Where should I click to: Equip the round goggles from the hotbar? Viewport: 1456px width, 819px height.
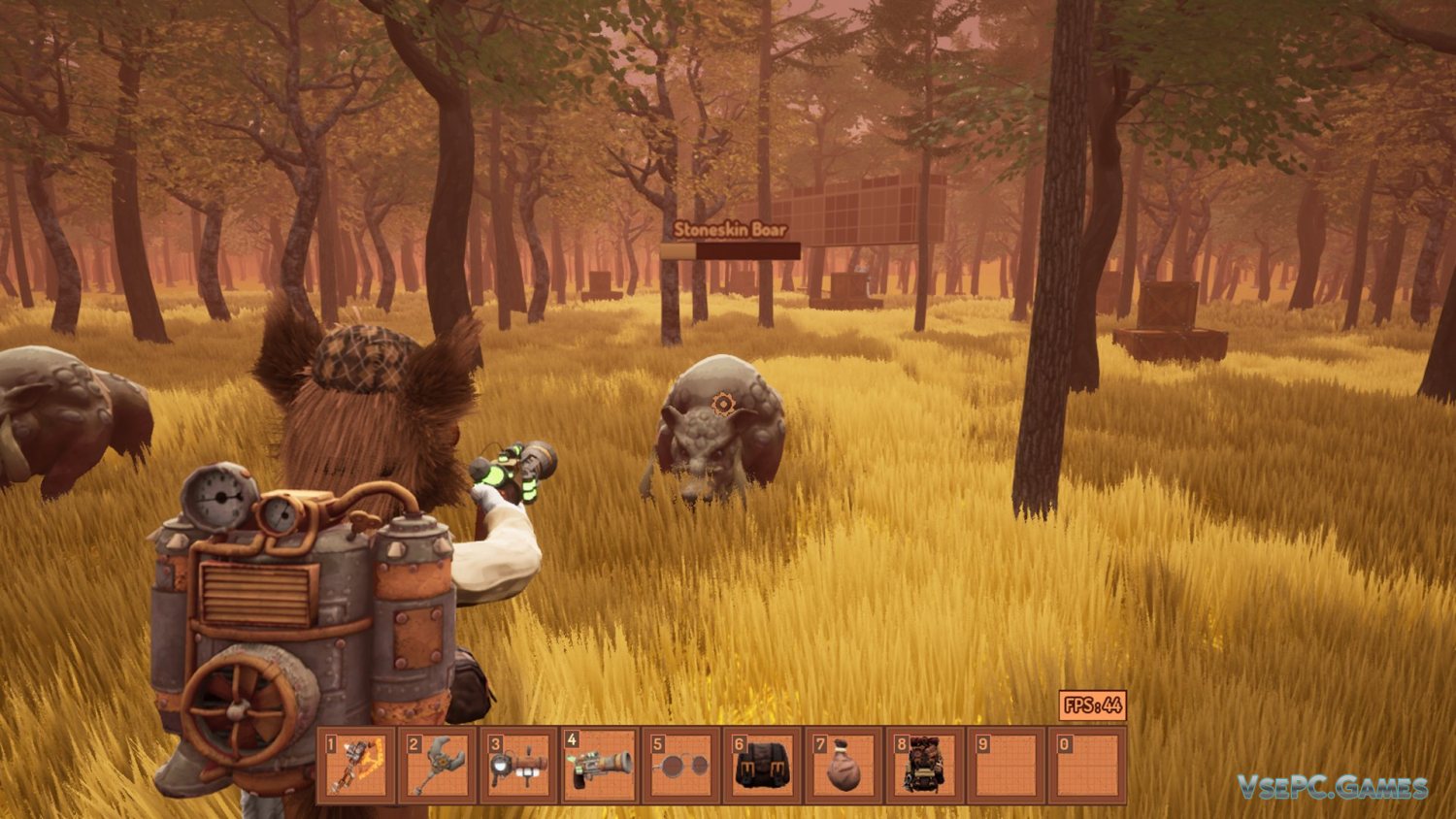pyautogui.click(x=681, y=765)
